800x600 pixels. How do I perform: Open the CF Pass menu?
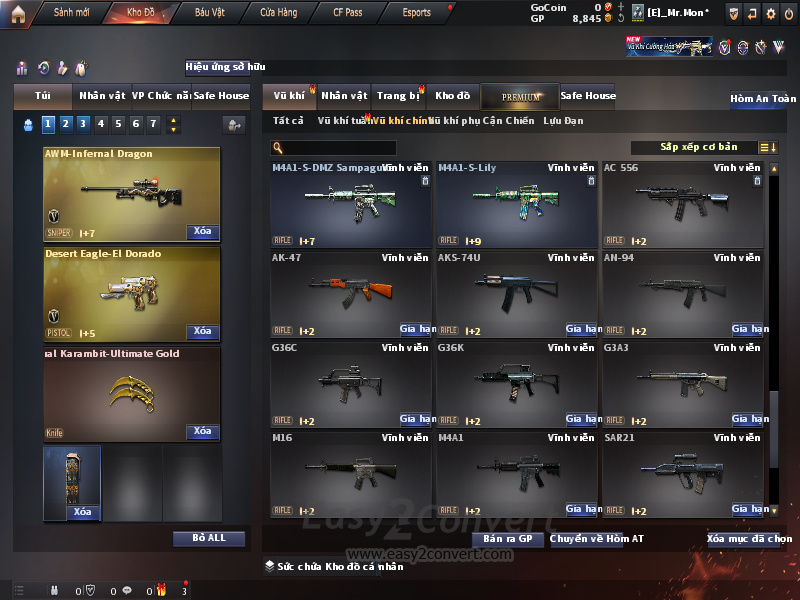(x=350, y=13)
